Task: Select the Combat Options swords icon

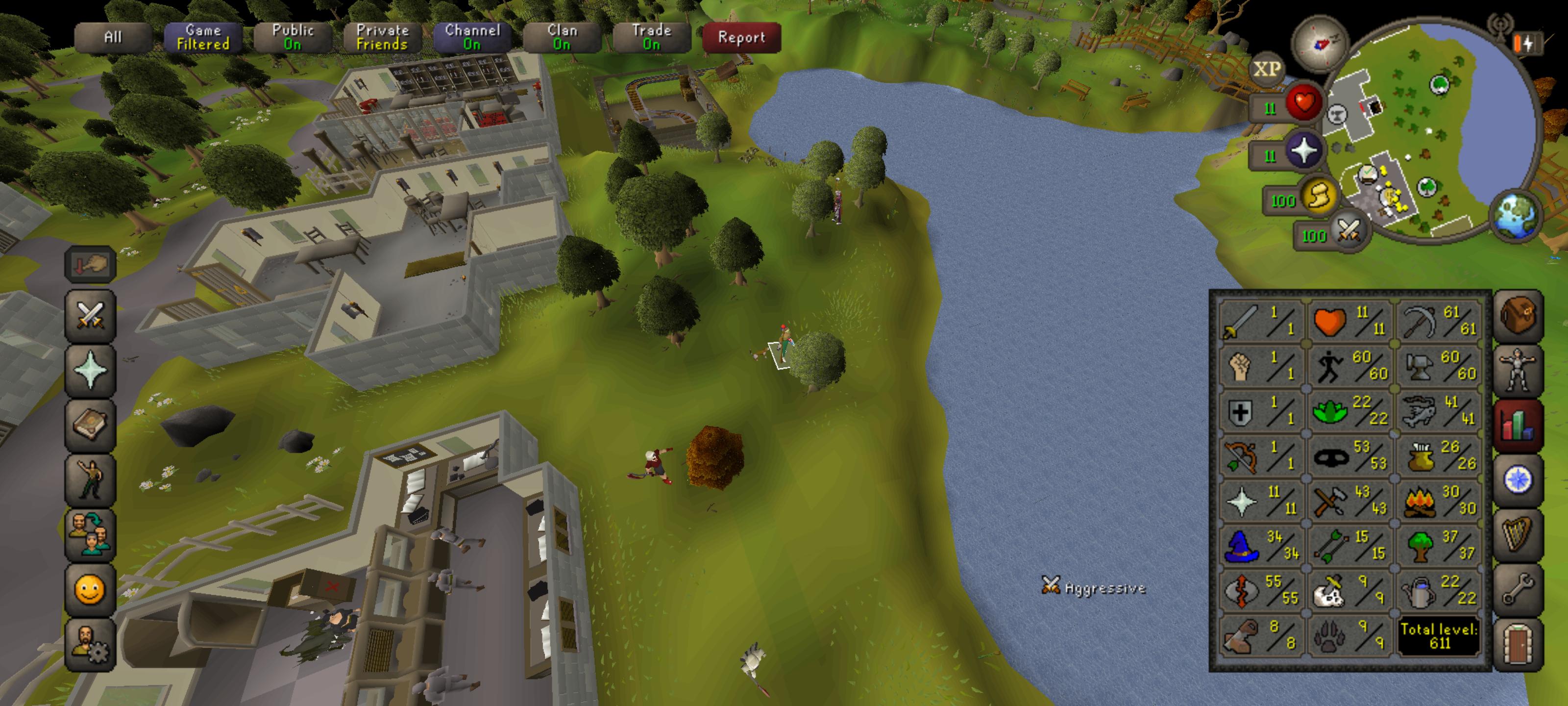Action: pos(90,317)
